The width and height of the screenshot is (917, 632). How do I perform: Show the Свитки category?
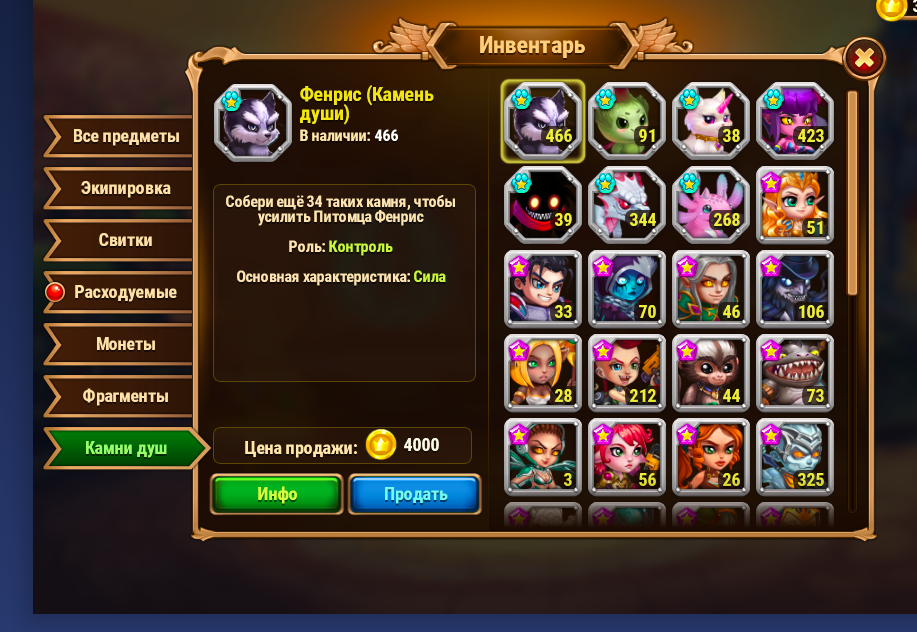(x=124, y=241)
